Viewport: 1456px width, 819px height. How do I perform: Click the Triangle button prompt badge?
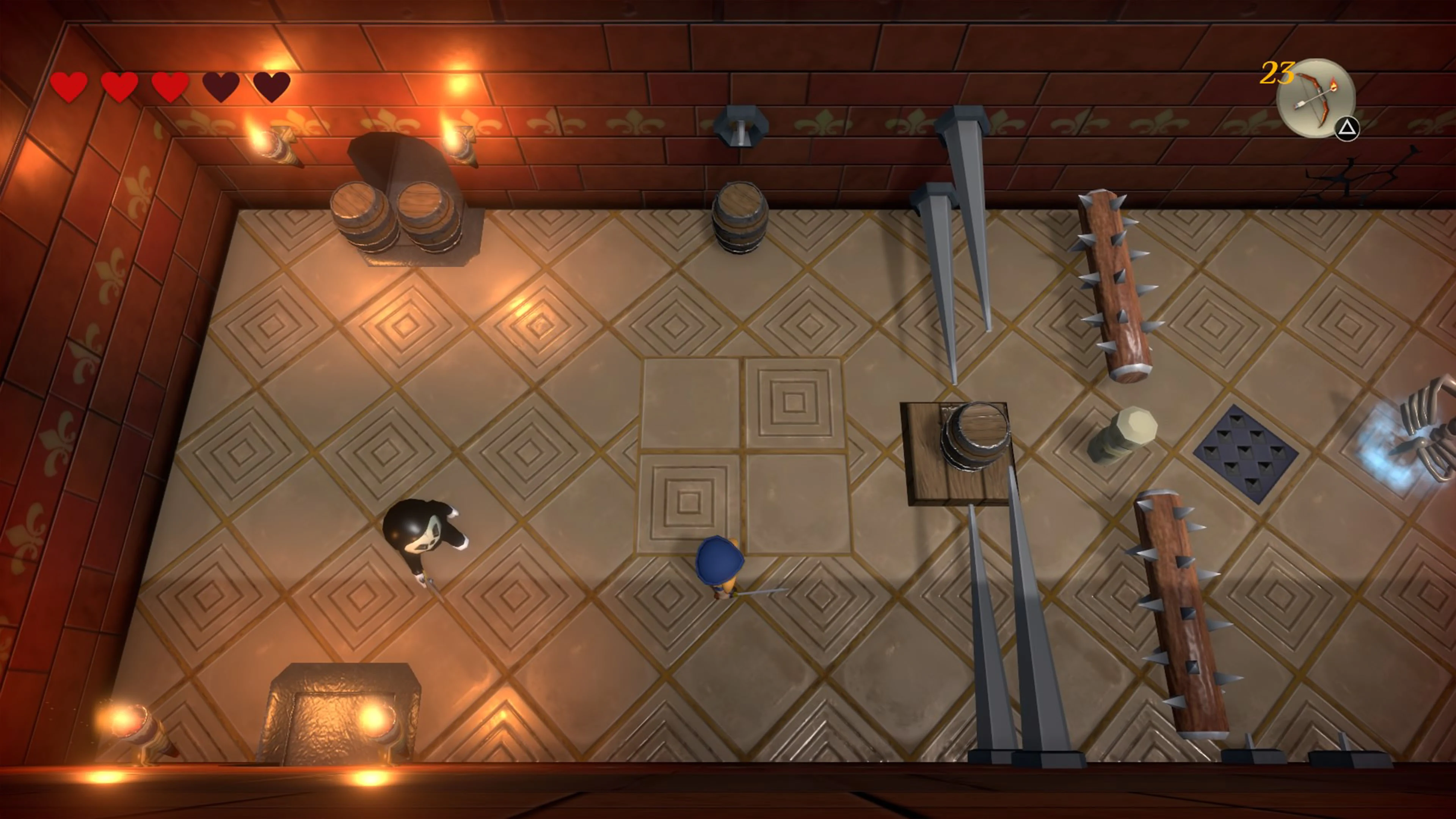pyautogui.click(x=1348, y=129)
